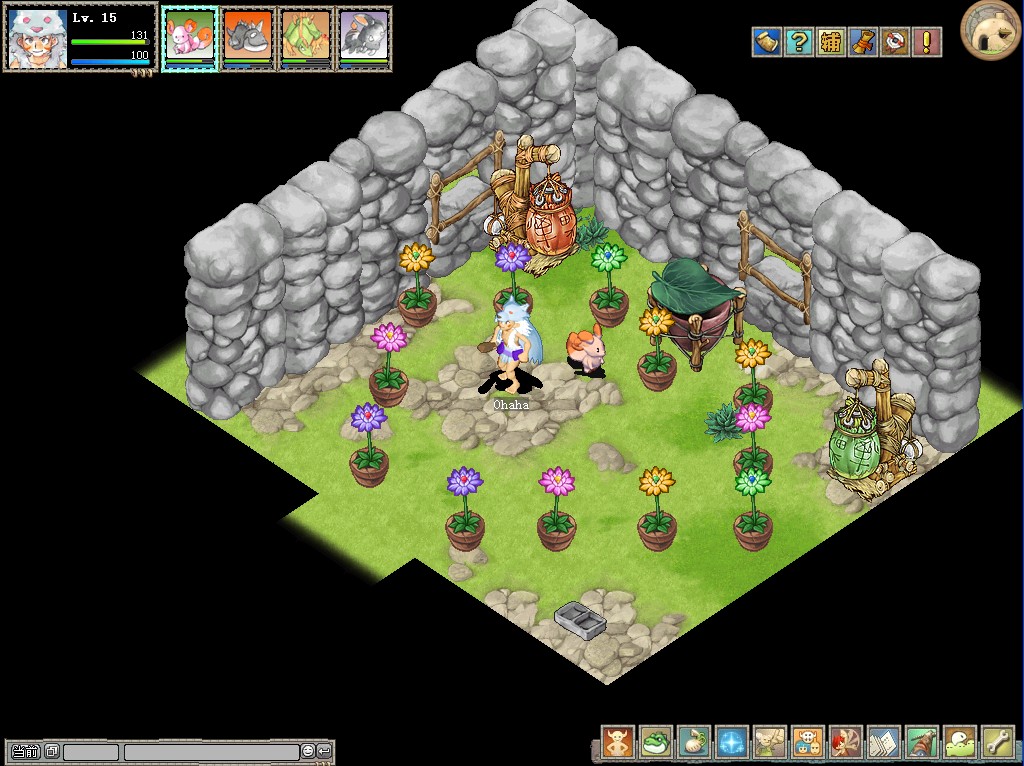The width and height of the screenshot is (1024, 766).
Task: Select the pink squirrel pet portrait
Action: 189,35
